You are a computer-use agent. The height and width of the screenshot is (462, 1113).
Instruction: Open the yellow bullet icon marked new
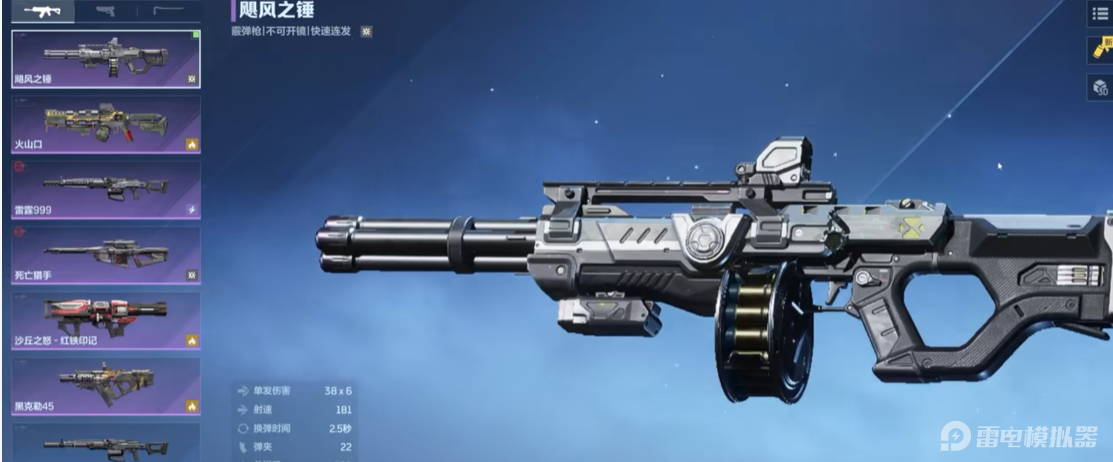(x=1100, y=50)
